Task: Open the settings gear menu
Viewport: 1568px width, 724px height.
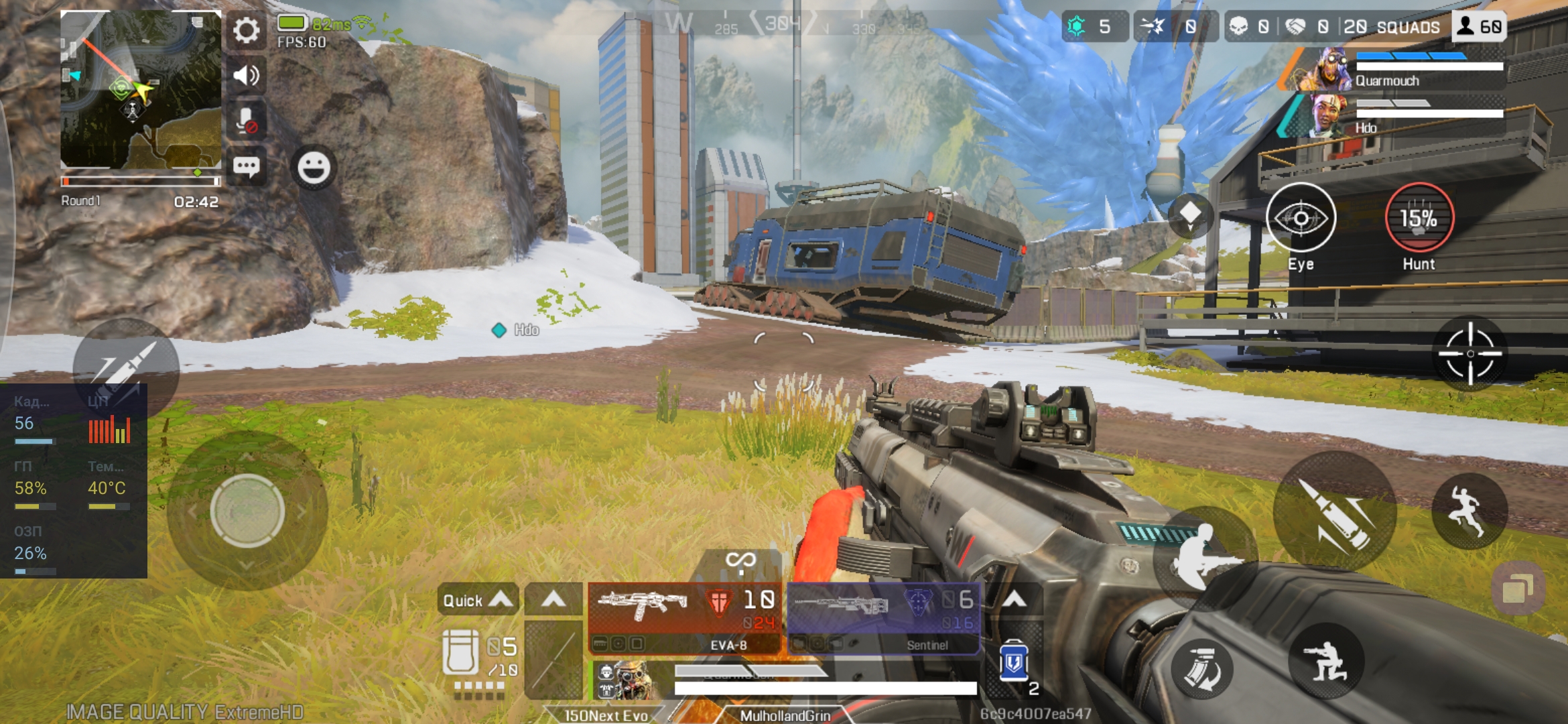Action: pyautogui.click(x=246, y=30)
